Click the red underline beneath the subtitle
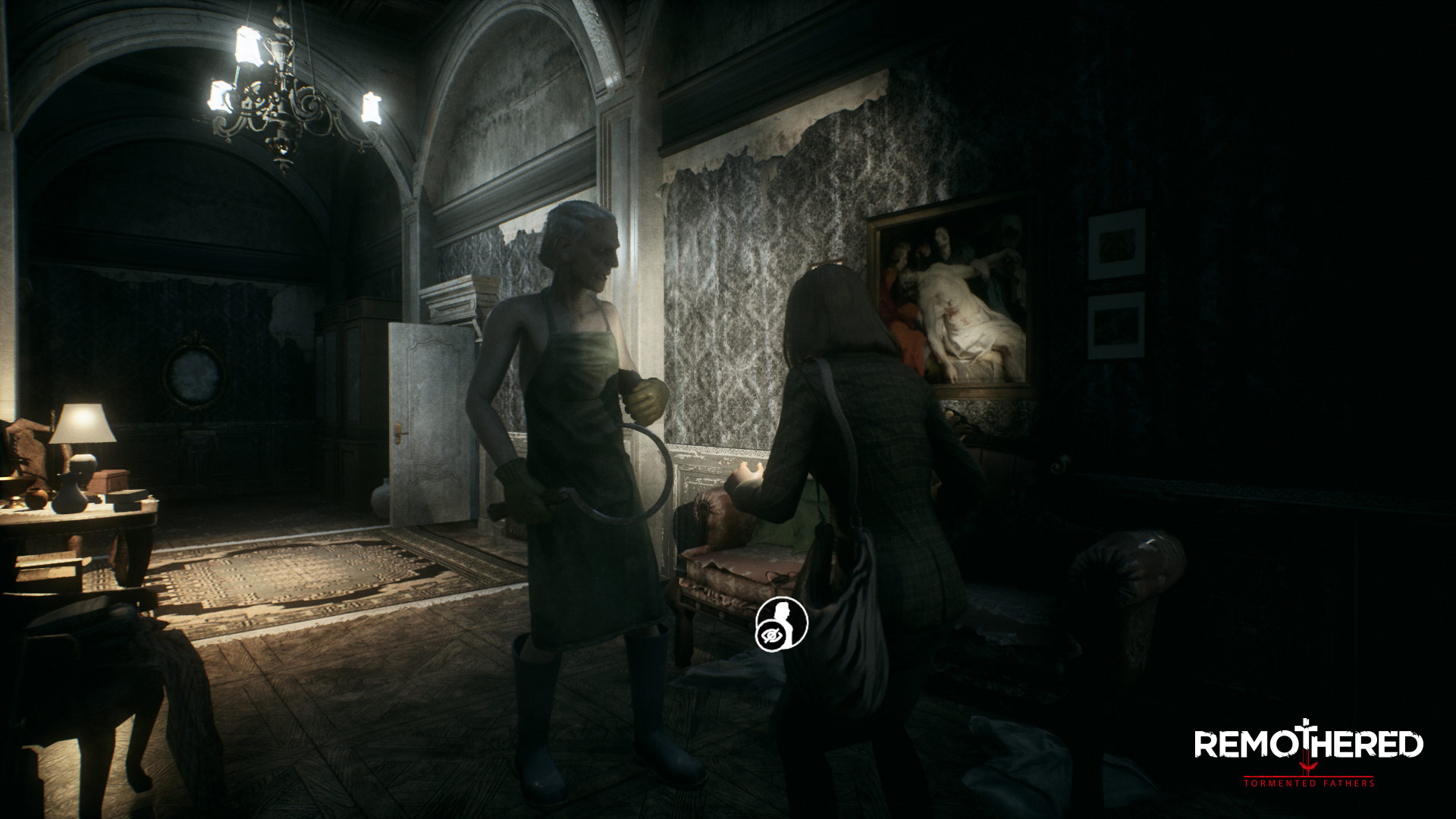The width and height of the screenshot is (1456, 819). tap(1308, 776)
